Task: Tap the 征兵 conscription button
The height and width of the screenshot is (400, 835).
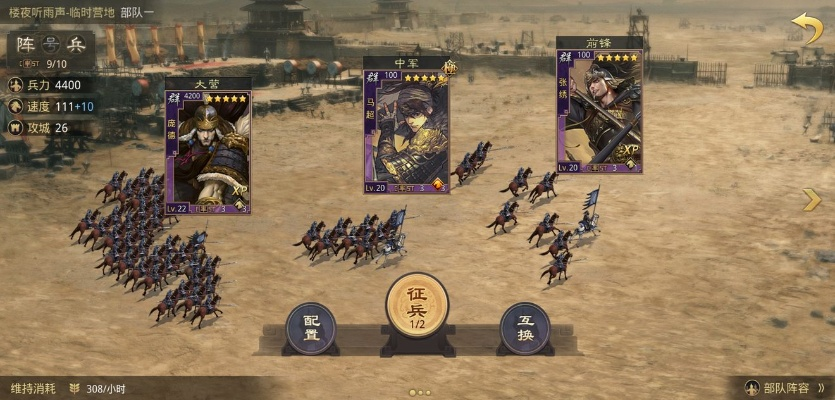Action: 417,304
